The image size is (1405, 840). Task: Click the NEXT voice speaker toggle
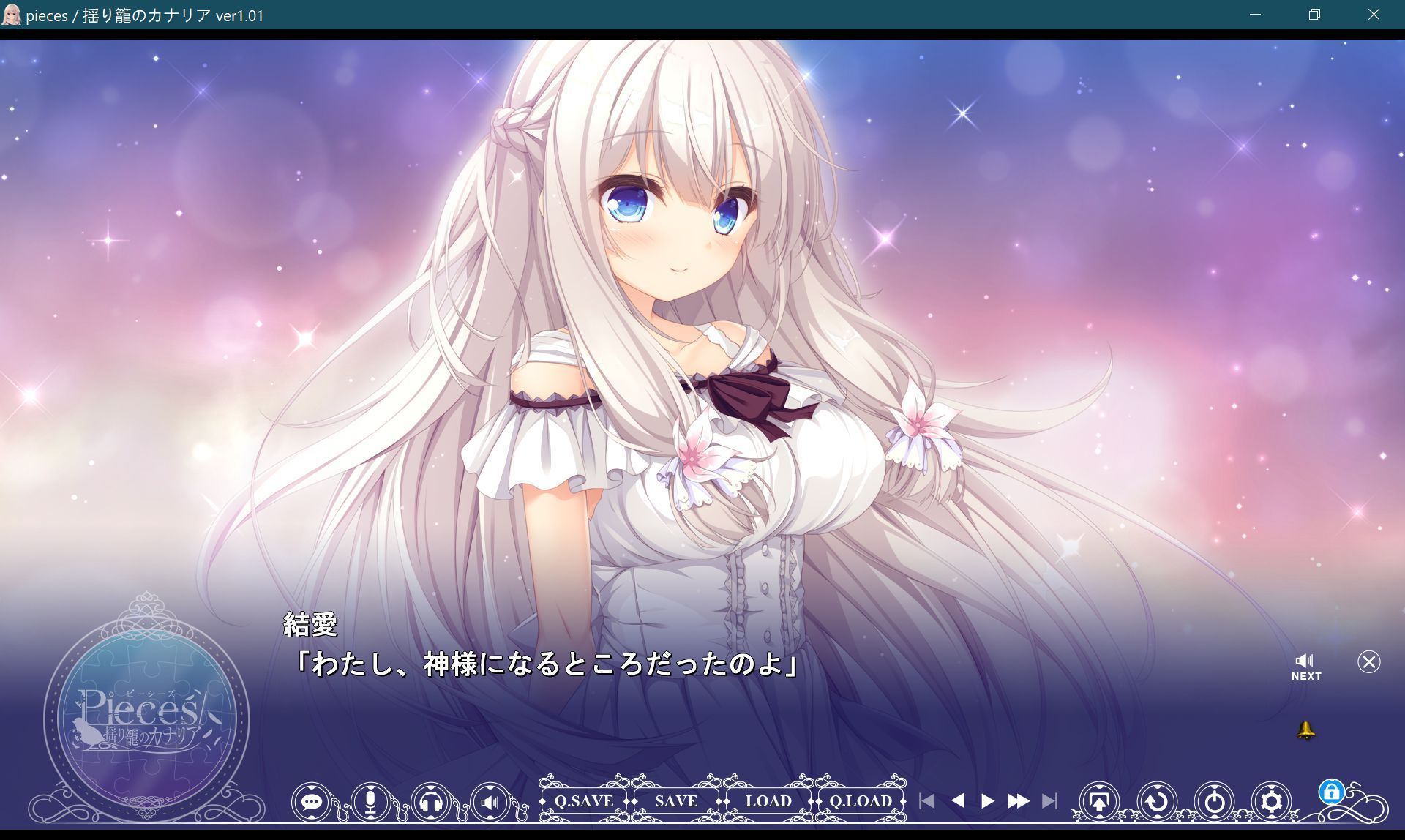(x=1305, y=662)
